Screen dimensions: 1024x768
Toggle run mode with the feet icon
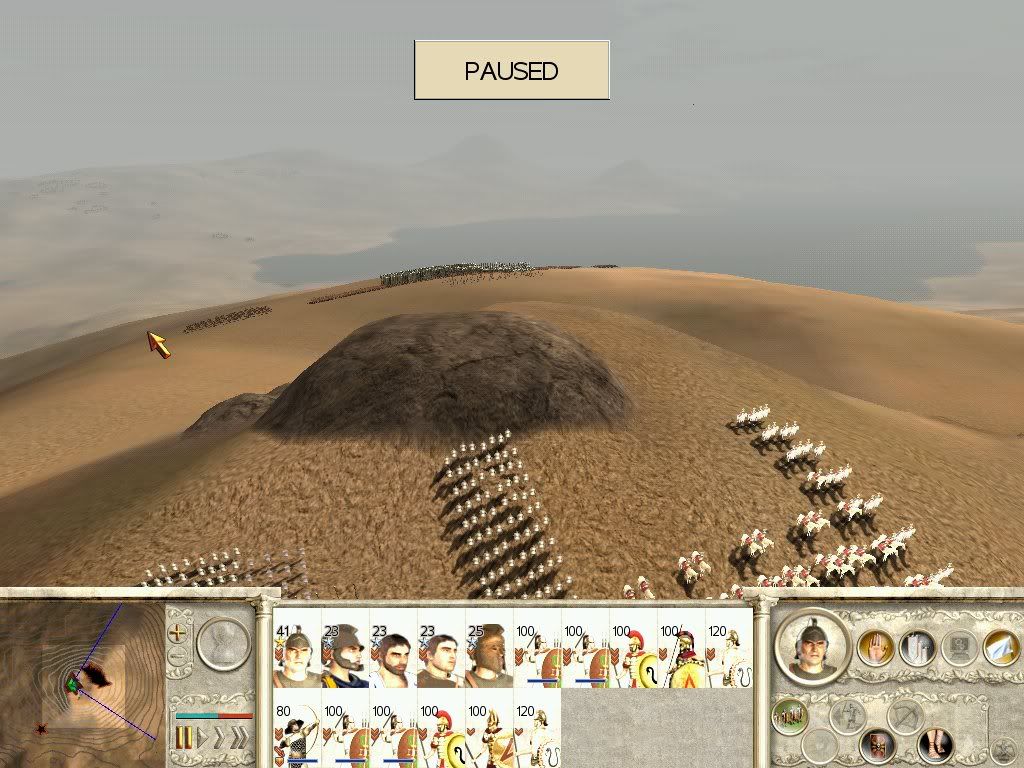[x=935, y=743]
